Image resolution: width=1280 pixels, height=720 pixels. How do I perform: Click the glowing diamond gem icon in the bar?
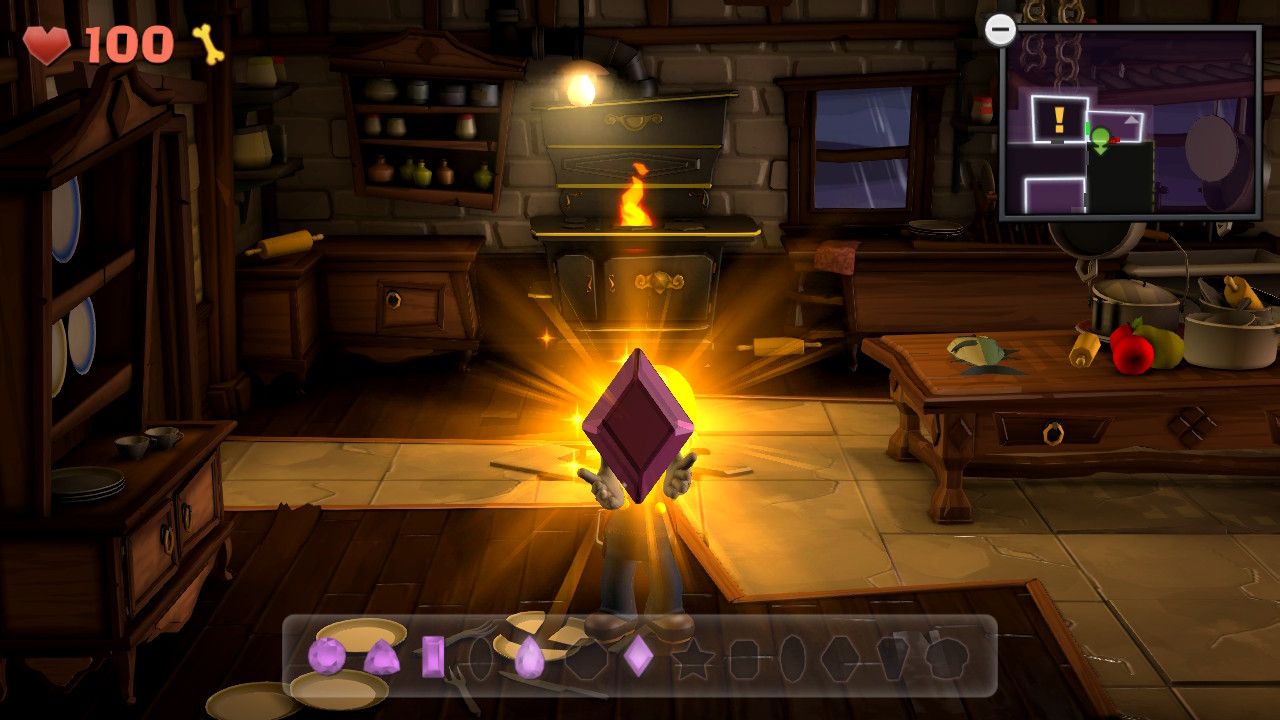(637, 655)
